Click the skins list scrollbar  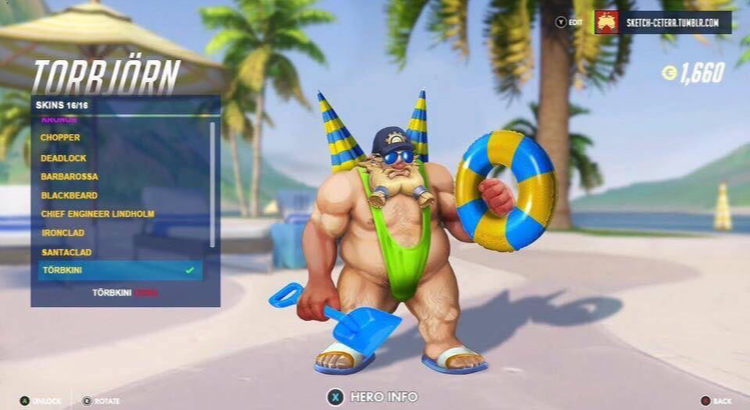[212, 185]
